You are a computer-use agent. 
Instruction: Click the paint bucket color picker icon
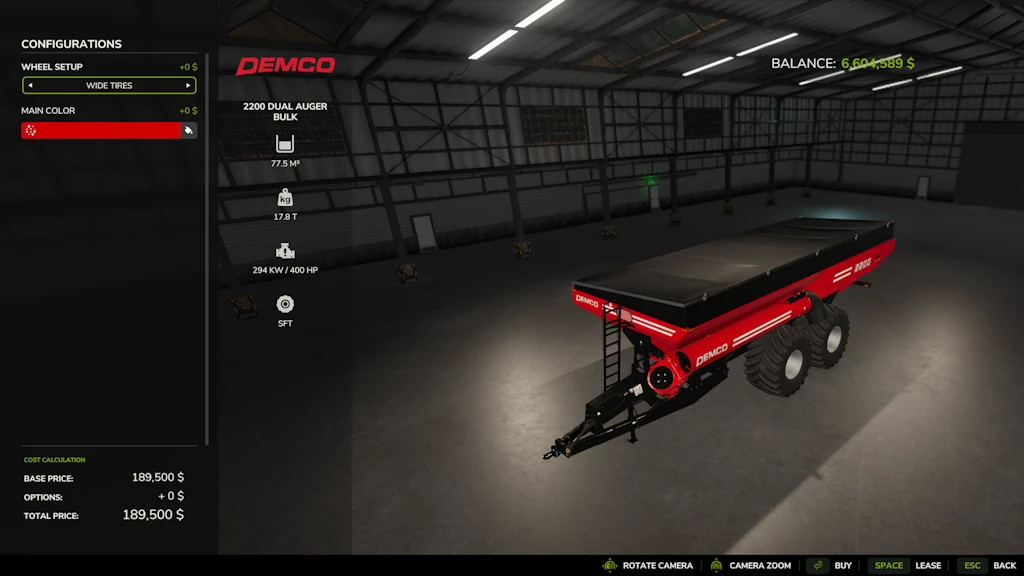(188, 130)
